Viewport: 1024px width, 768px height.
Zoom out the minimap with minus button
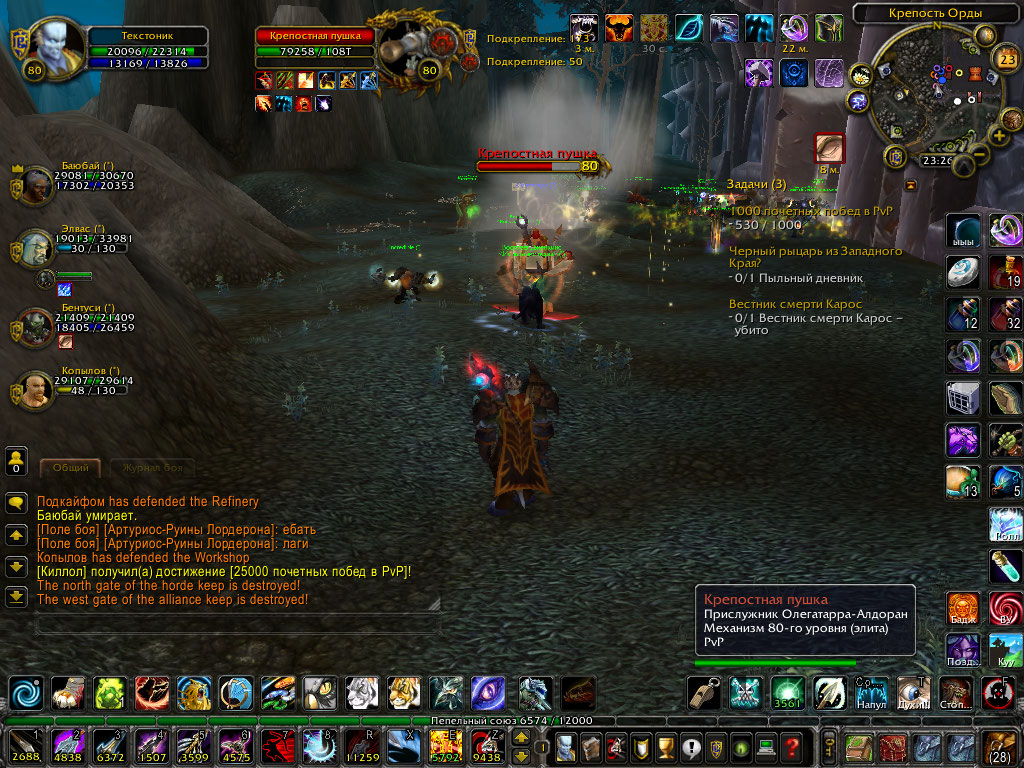tap(982, 155)
